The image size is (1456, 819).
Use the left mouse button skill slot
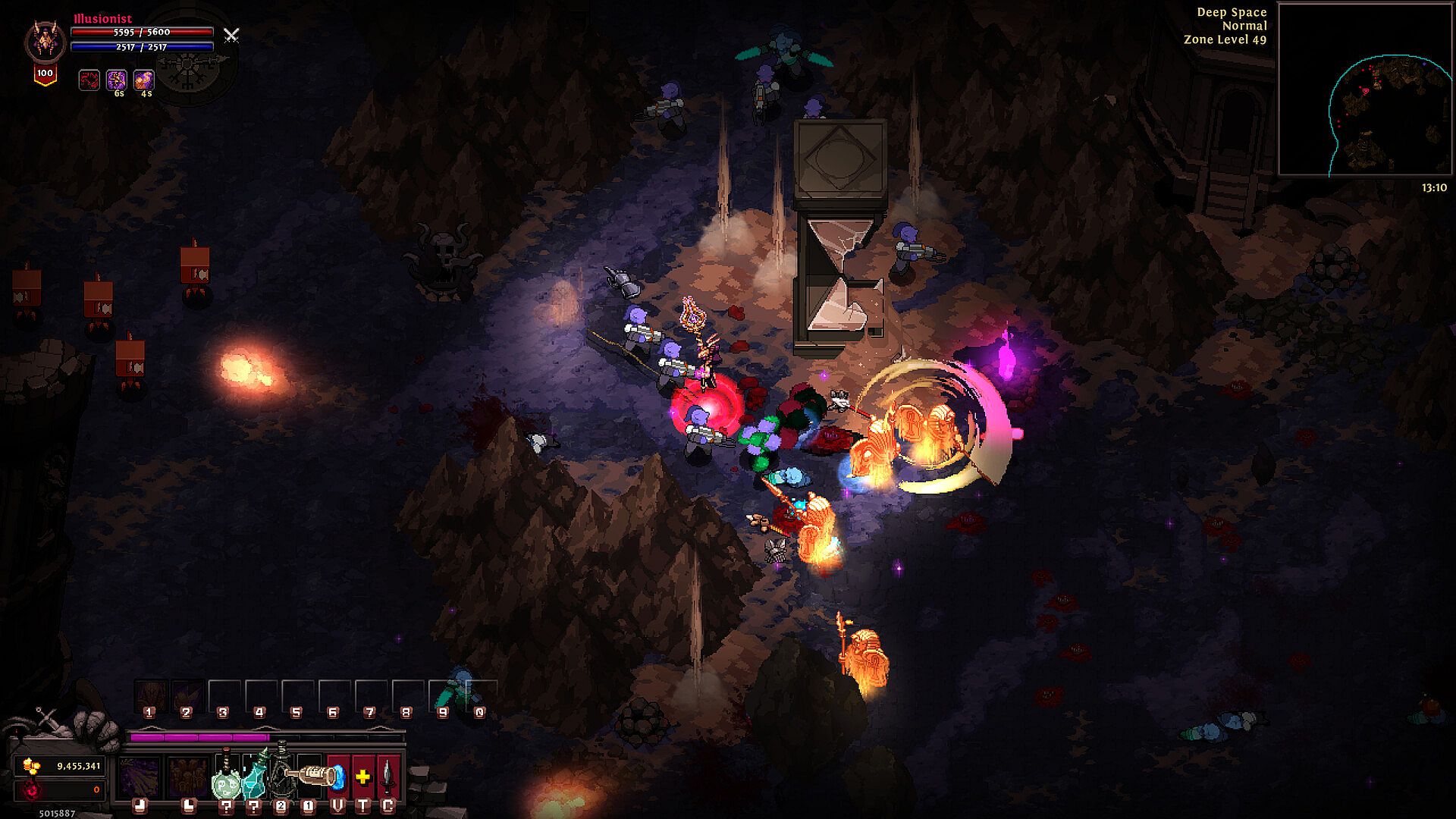point(140,777)
